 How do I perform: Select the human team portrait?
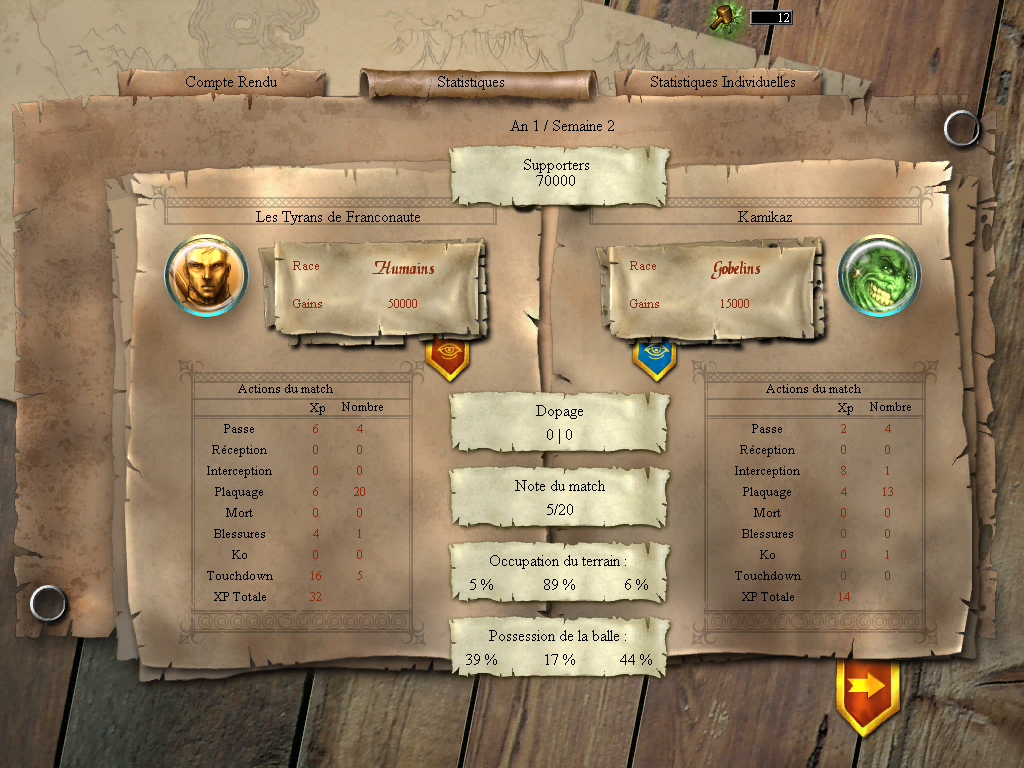[x=206, y=275]
